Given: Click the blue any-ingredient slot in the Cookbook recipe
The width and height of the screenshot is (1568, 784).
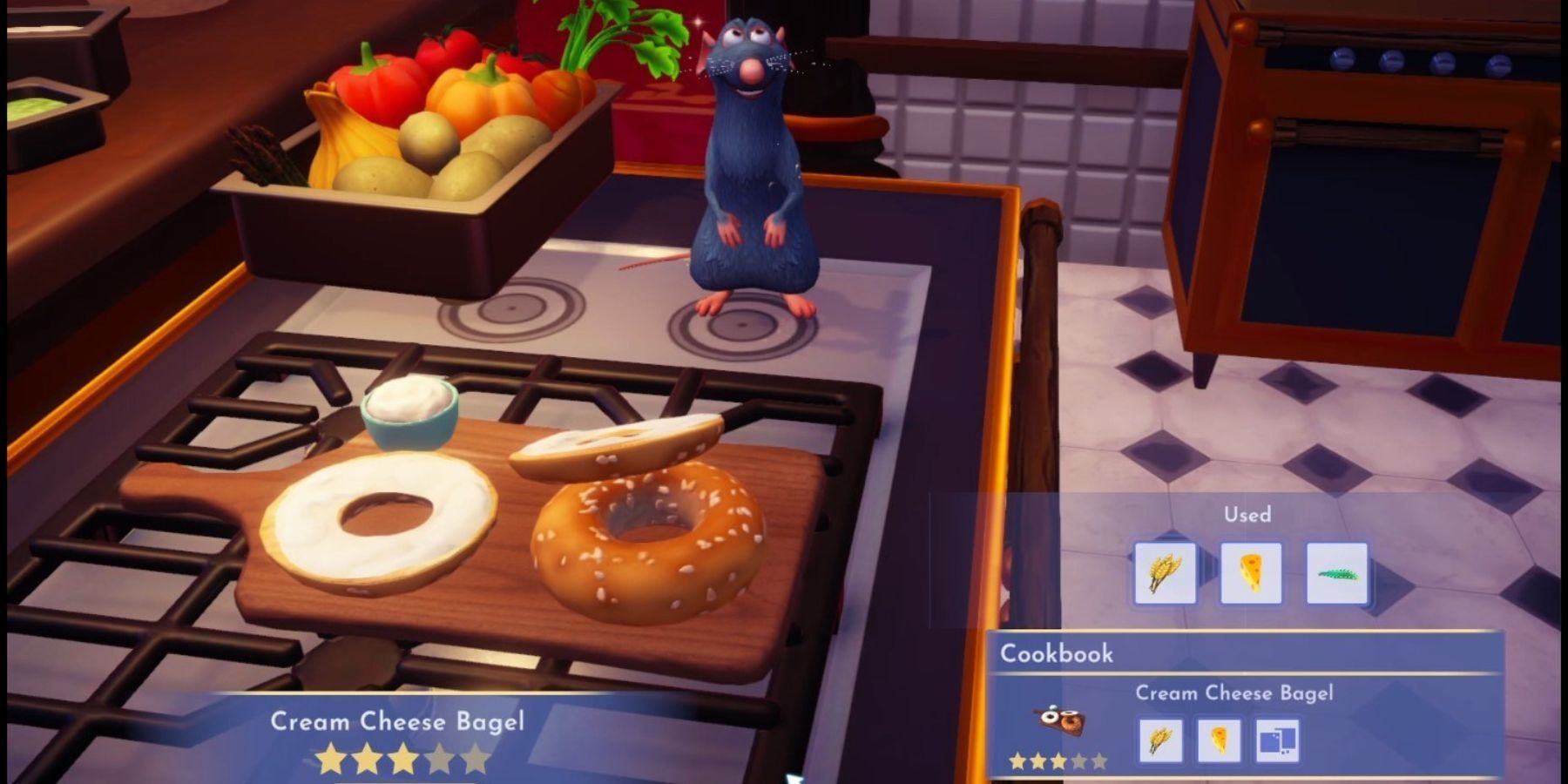Looking at the screenshot, I should pos(1277,740).
